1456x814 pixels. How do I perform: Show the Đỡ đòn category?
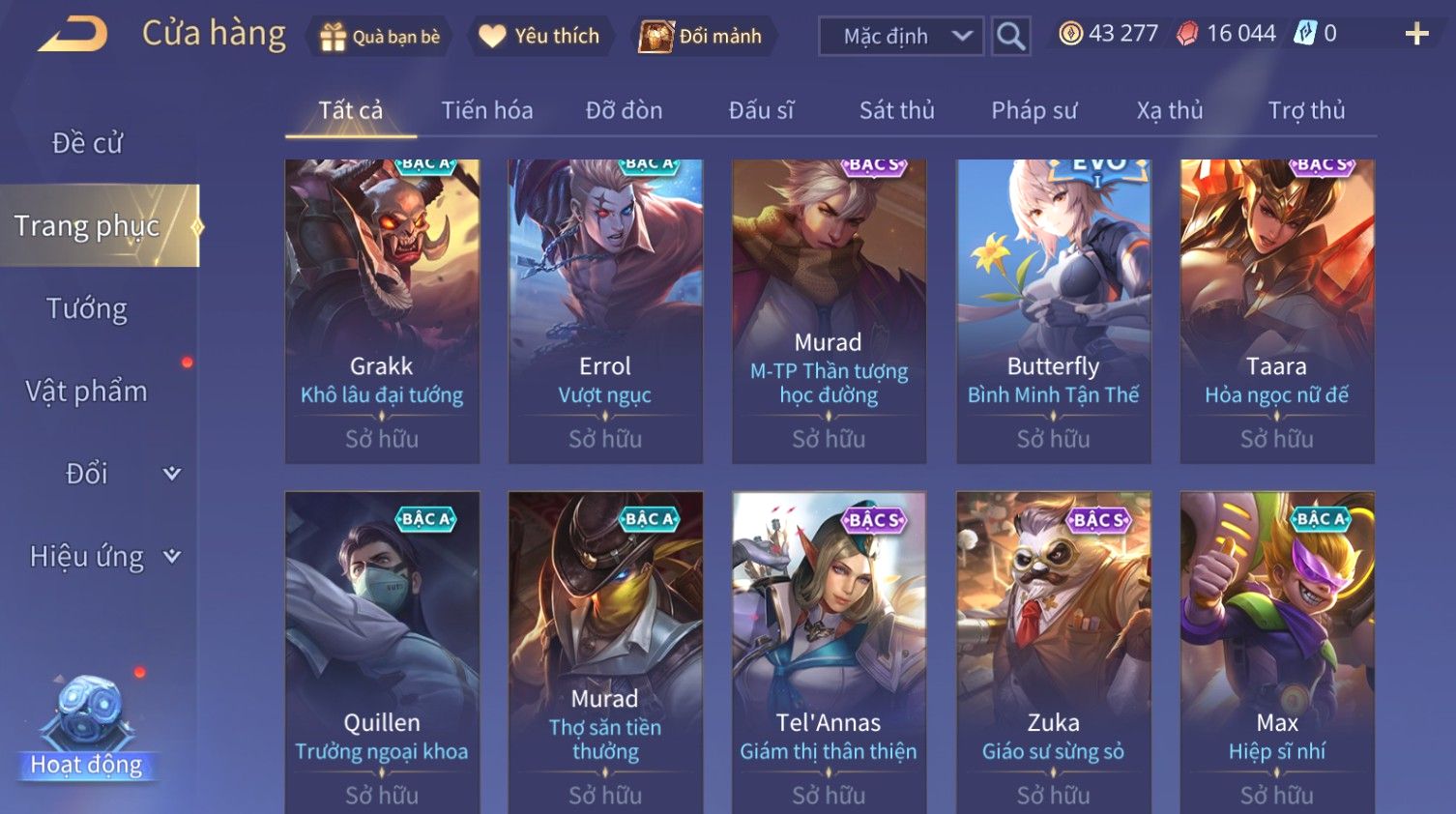tap(624, 110)
